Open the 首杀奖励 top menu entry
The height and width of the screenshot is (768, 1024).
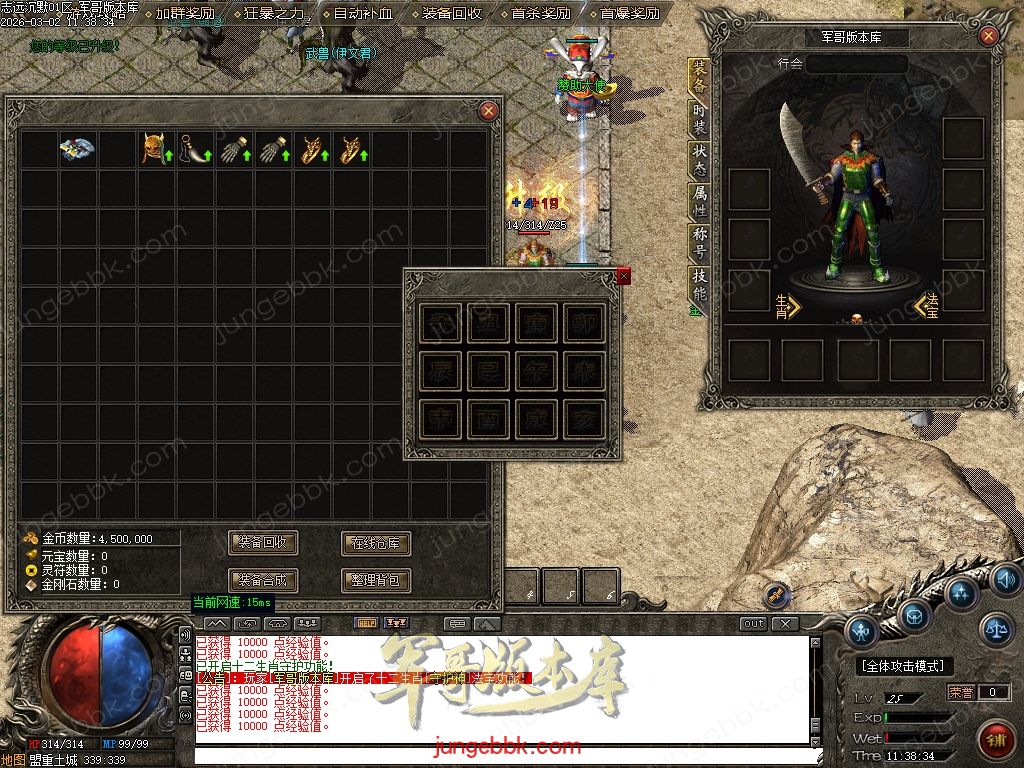(x=538, y=14)
